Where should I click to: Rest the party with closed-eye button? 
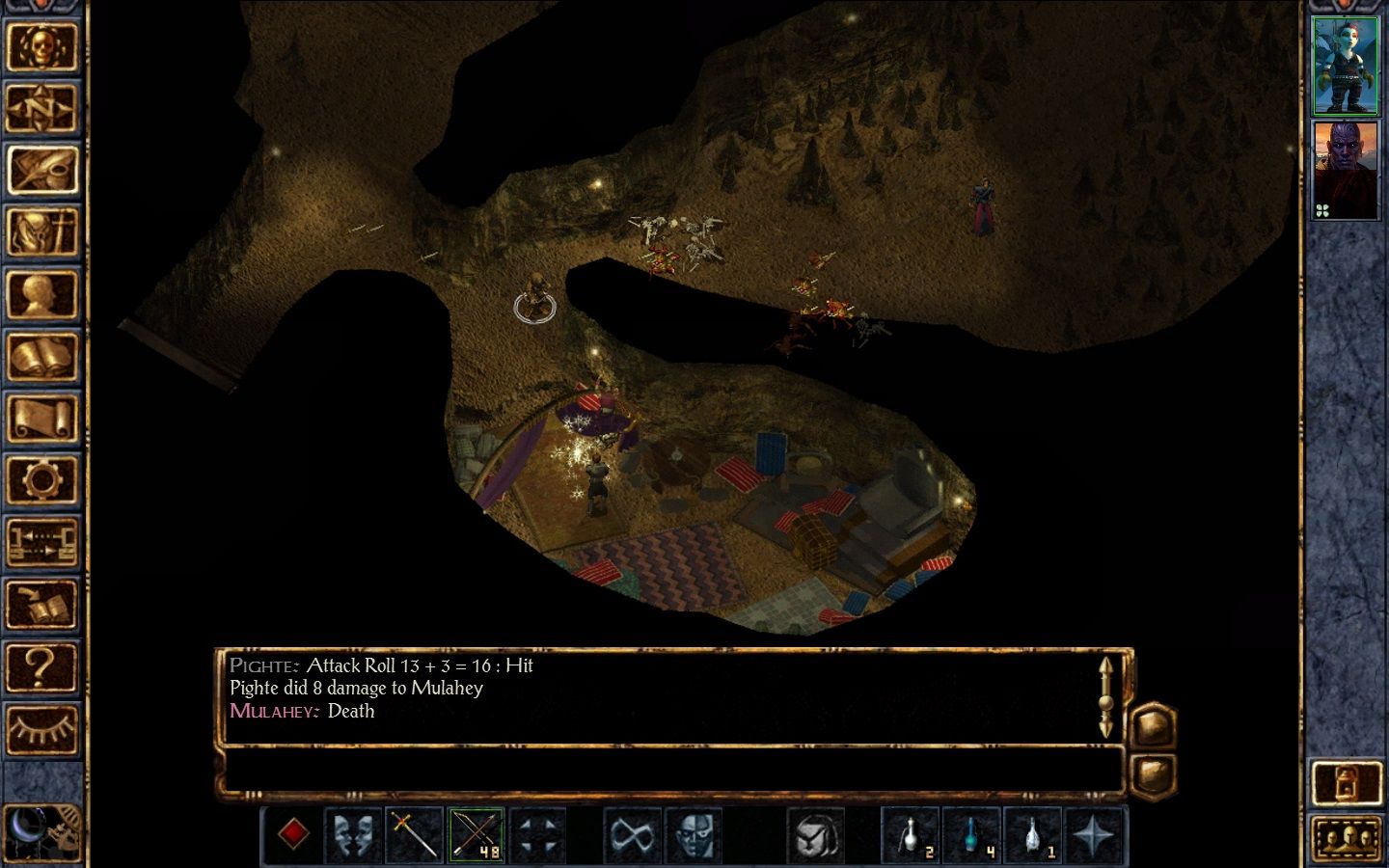tap(41, 728)
